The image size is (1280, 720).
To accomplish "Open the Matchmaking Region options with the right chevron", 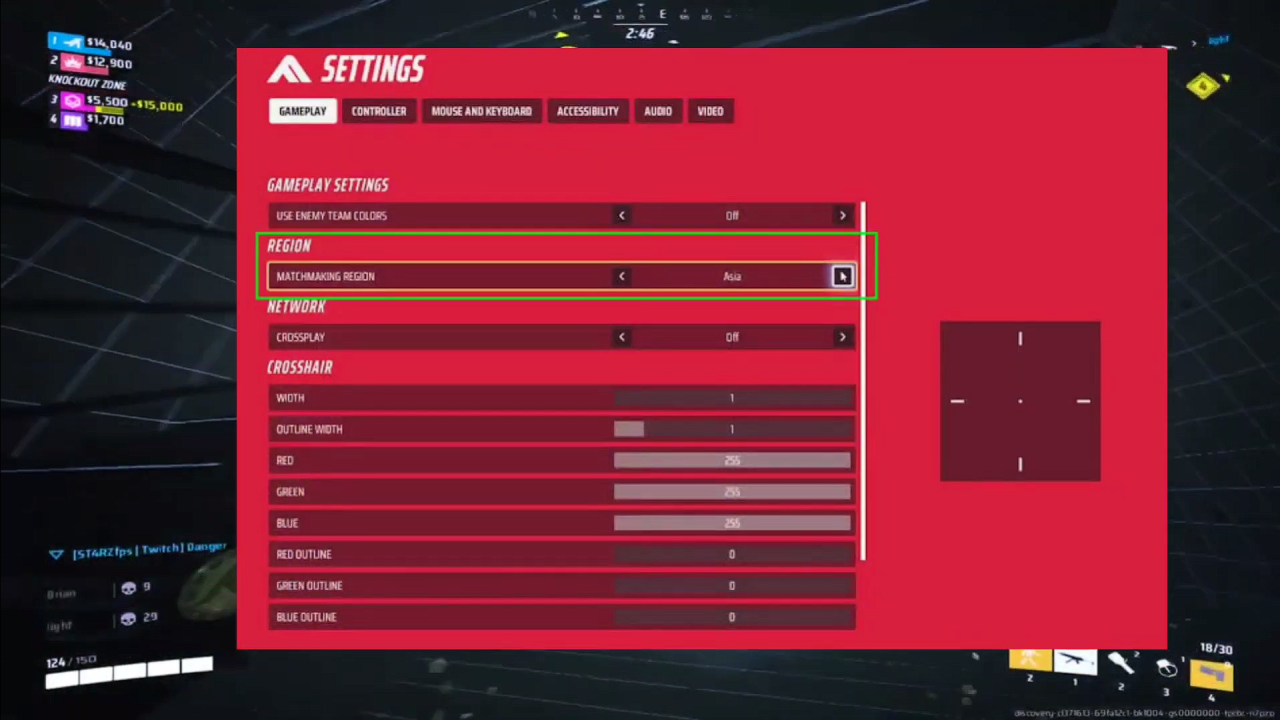I will coord(842,276).
